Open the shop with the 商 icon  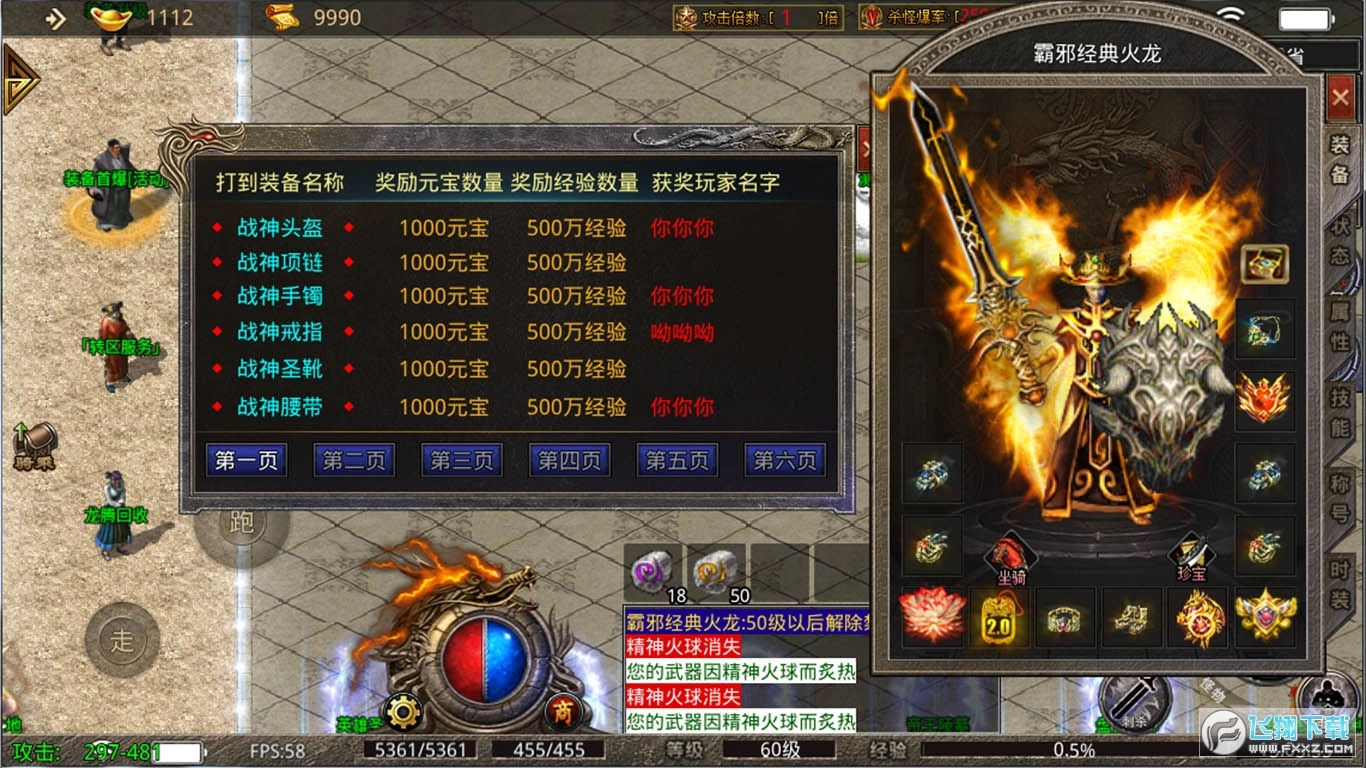point(563,712)
